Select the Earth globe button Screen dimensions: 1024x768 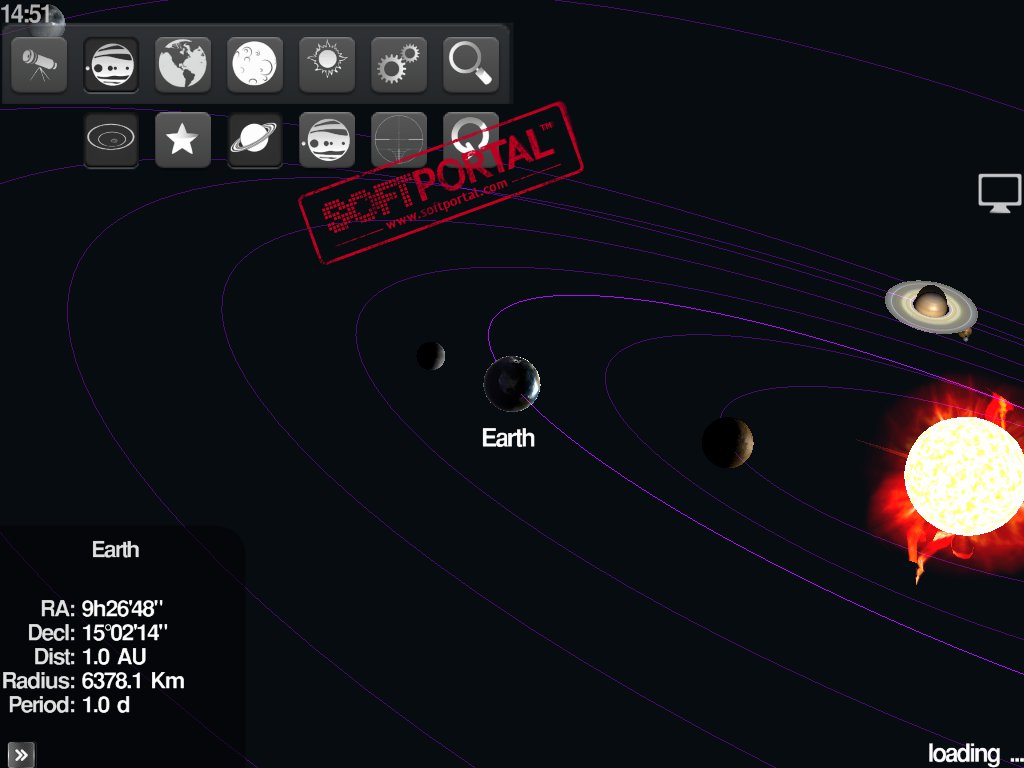click(x=183, y=65)
